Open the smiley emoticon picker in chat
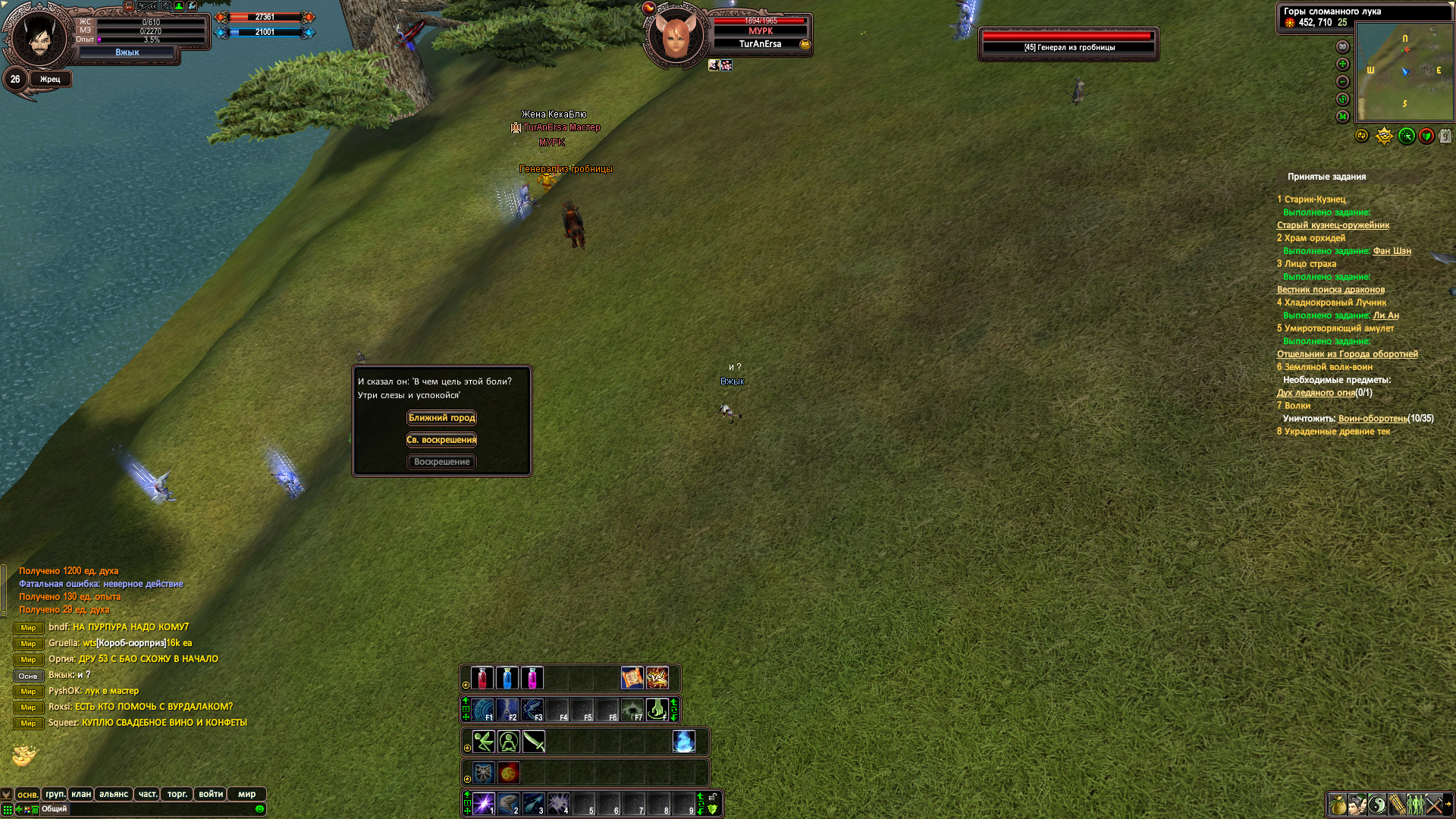The image size is (1456, 819). point(260,809)
